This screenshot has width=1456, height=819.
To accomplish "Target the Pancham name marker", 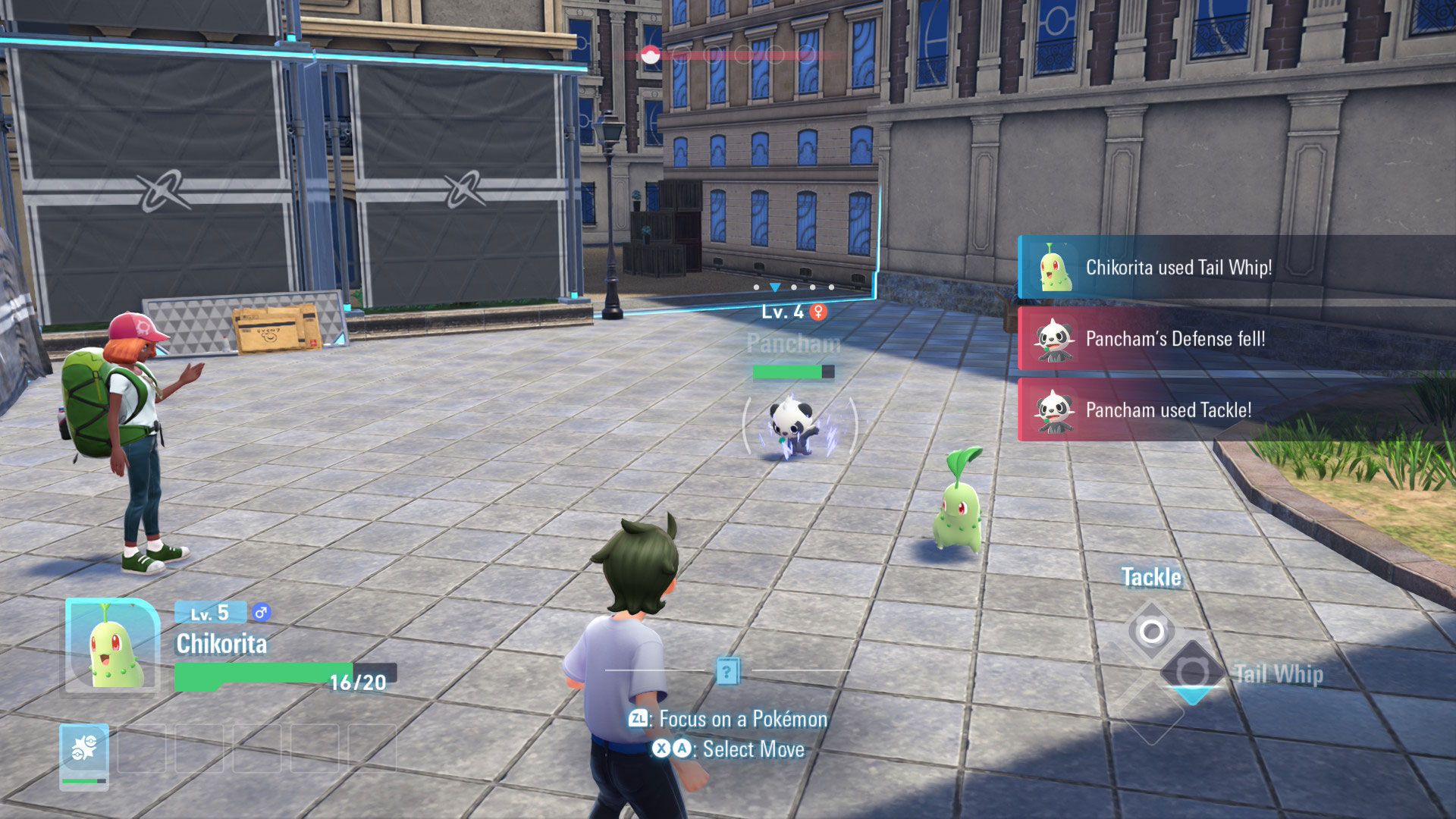I will (793, 344).
